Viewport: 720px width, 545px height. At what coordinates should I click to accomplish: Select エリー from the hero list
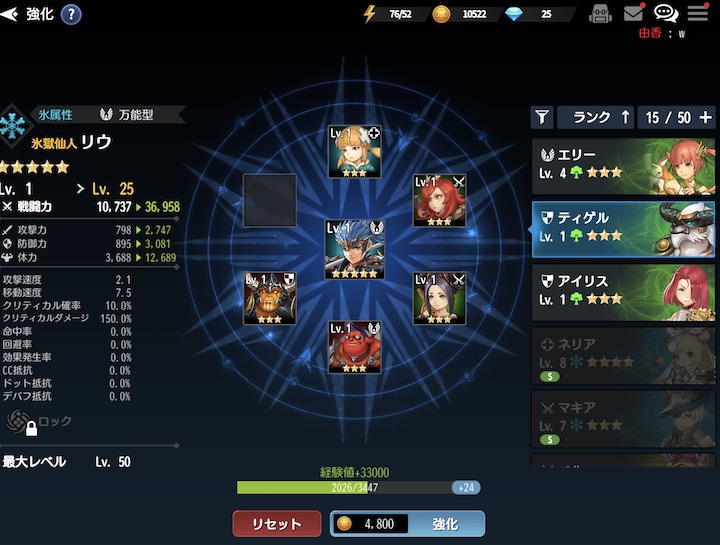point(623,164)
